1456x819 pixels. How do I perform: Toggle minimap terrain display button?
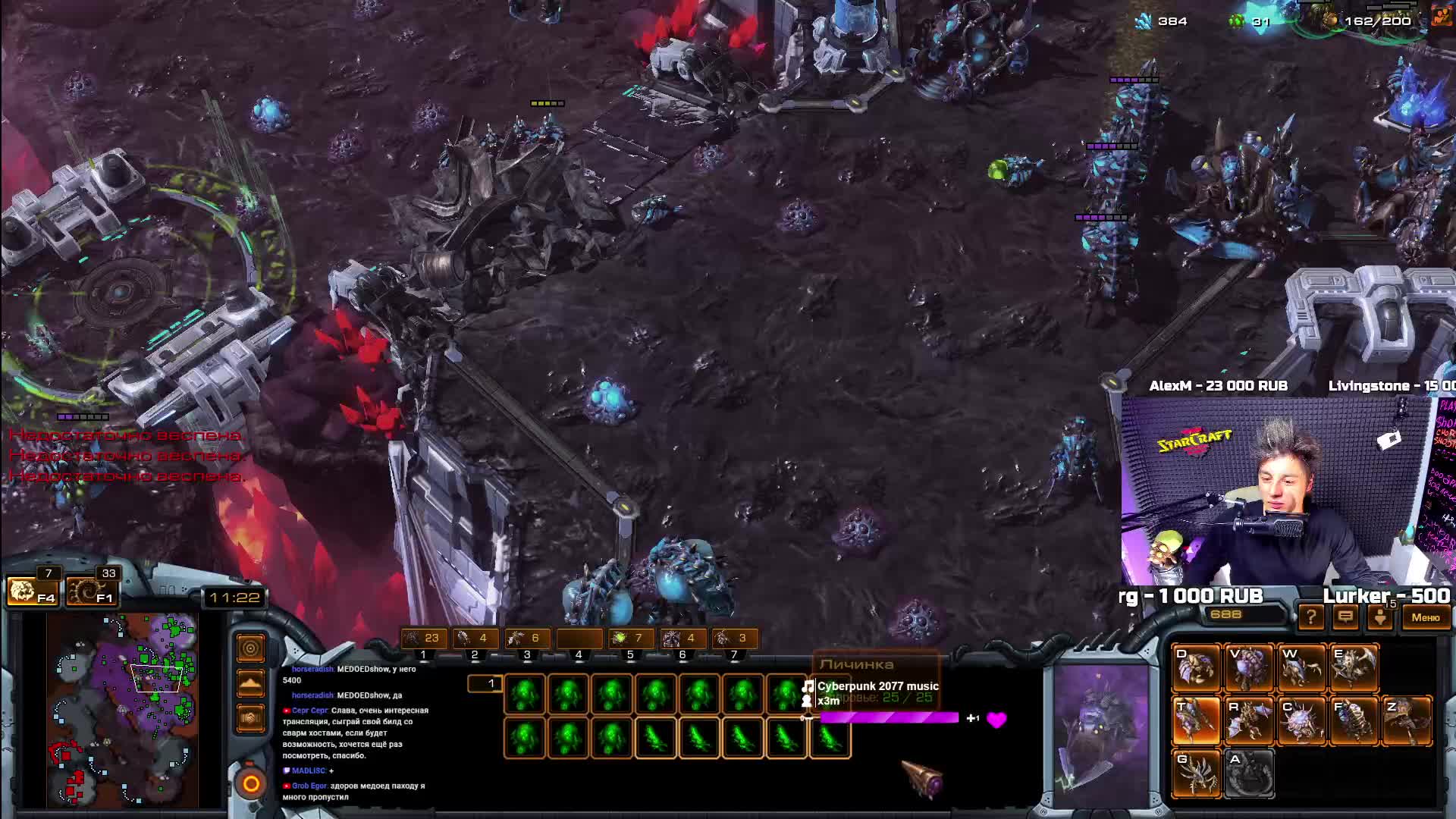tap(250, 683)
